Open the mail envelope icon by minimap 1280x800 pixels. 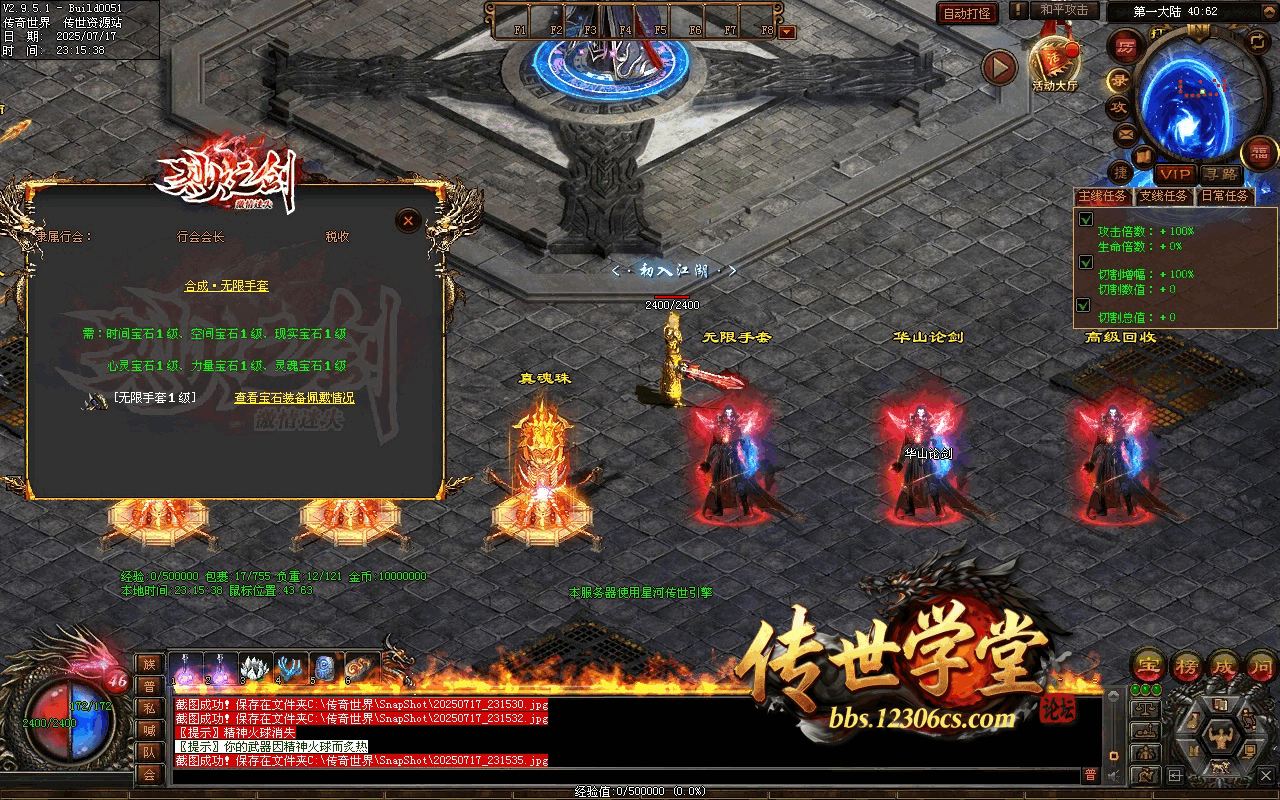click(1125, 133)
